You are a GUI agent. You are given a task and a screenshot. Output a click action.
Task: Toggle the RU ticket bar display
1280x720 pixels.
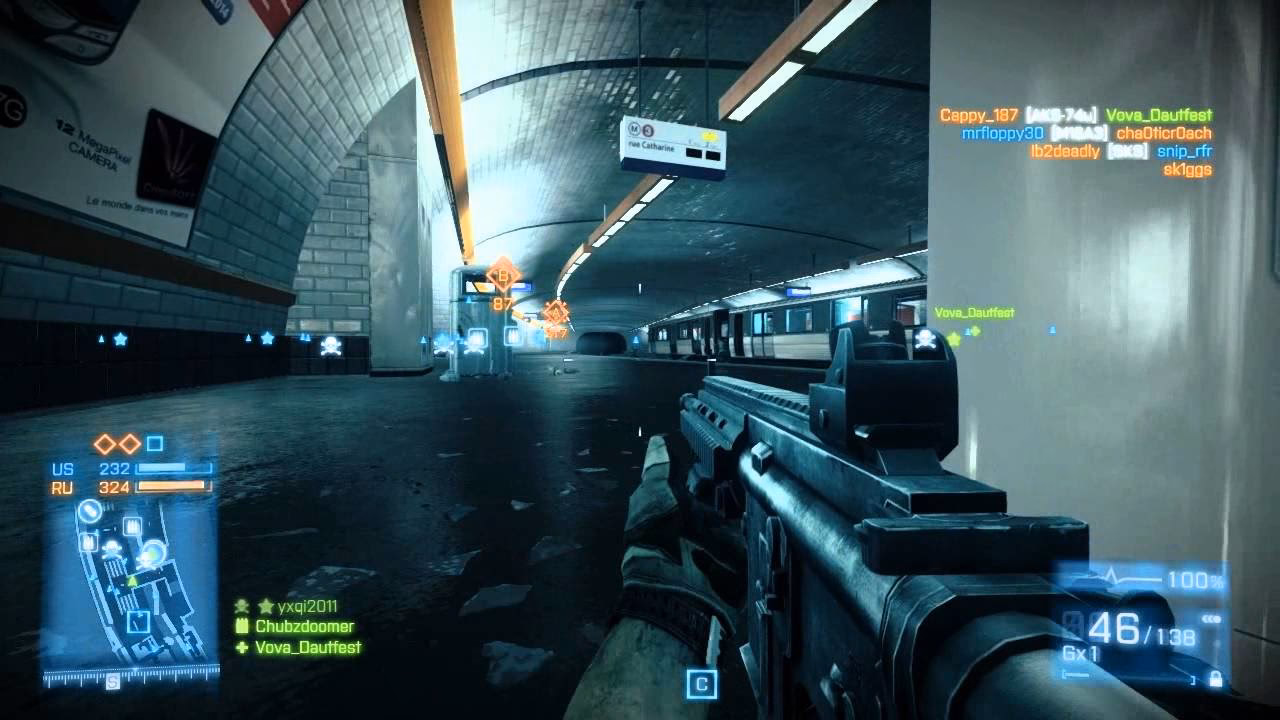pos(173,486)
